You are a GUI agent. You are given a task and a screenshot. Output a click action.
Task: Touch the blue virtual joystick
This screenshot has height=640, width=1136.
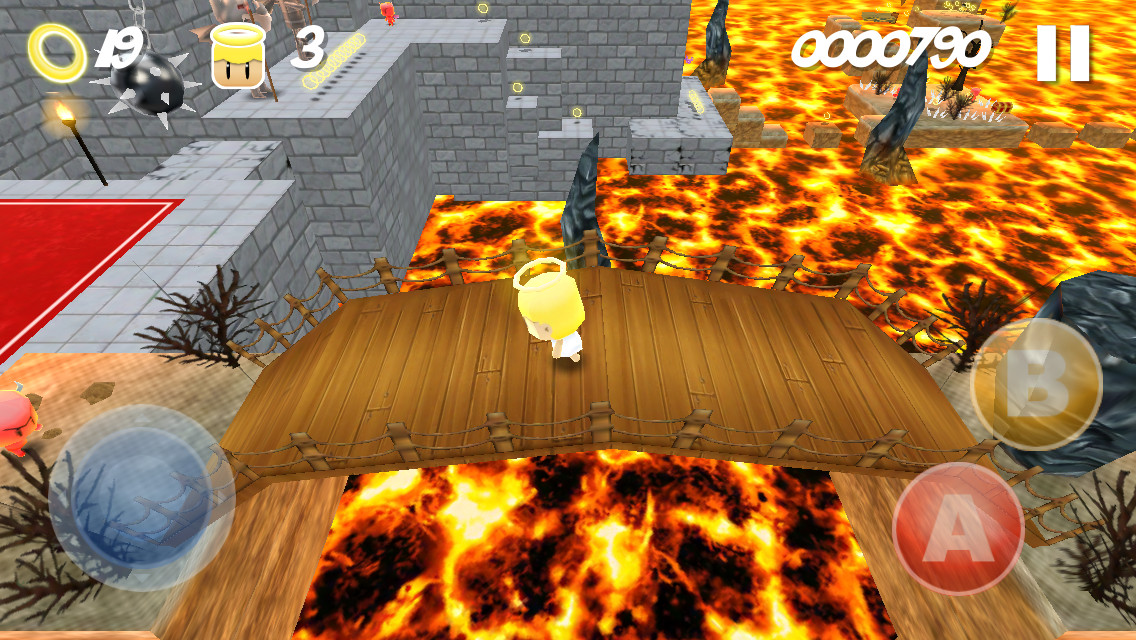tap(140, 497)
